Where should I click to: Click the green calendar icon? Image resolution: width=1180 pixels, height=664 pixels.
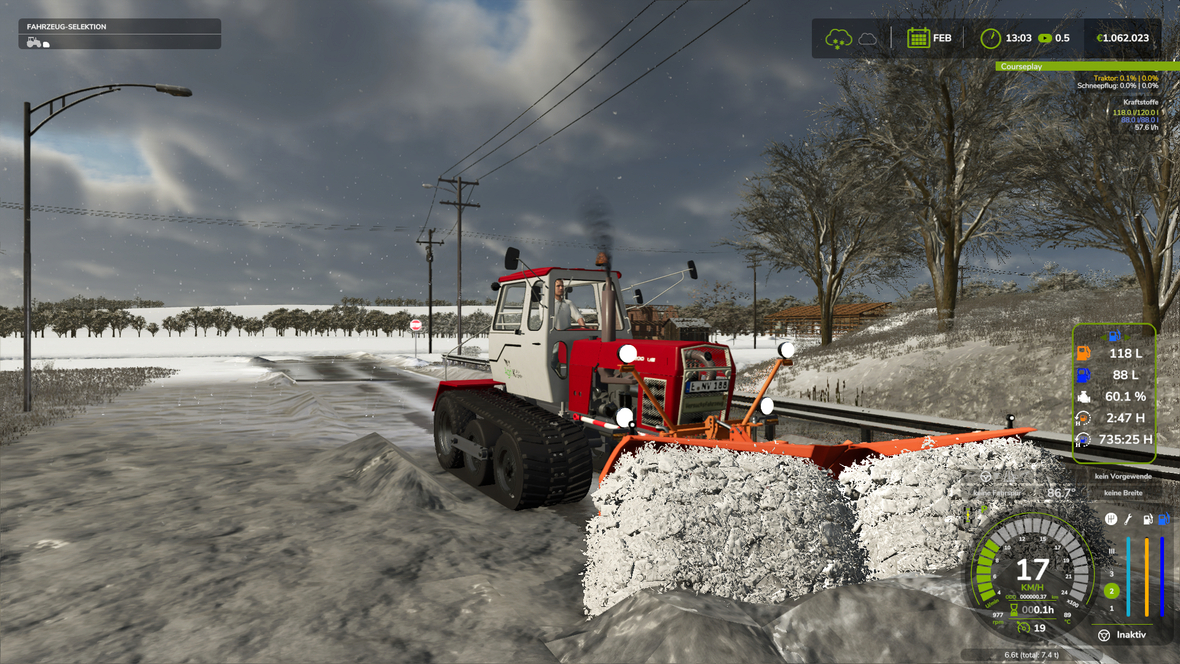coord(918,38)
